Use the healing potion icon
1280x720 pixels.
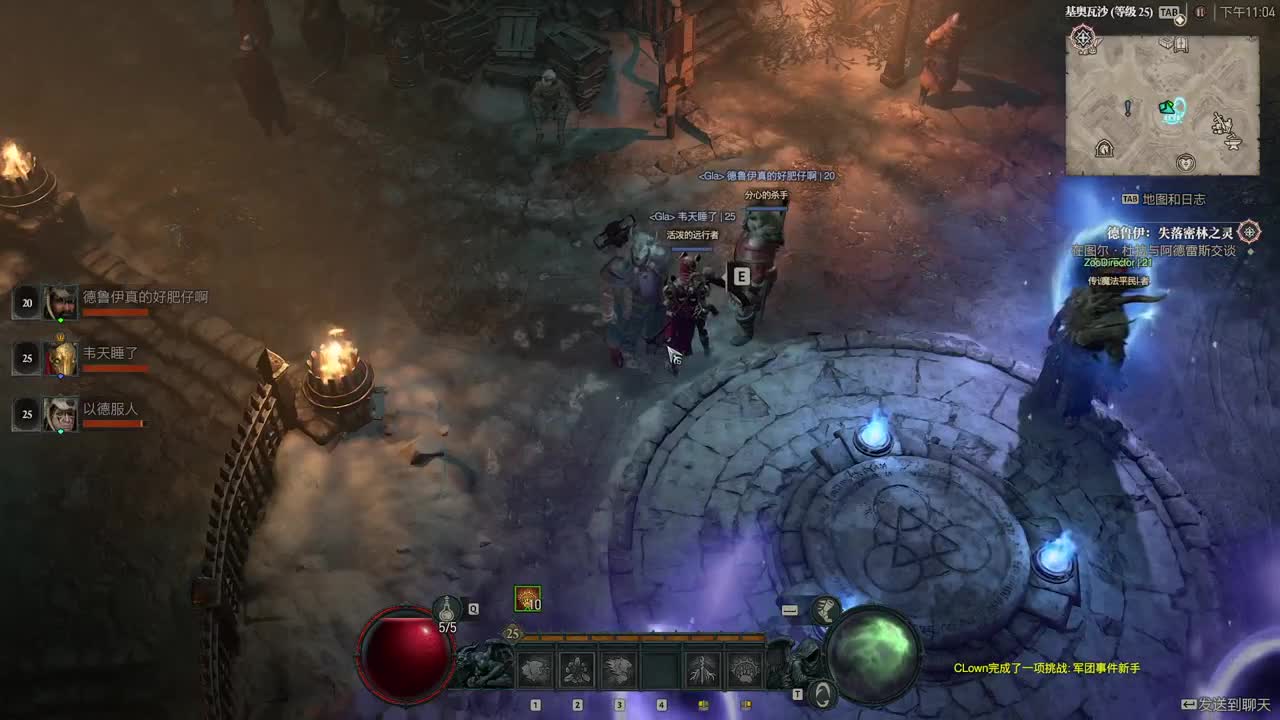447,607
